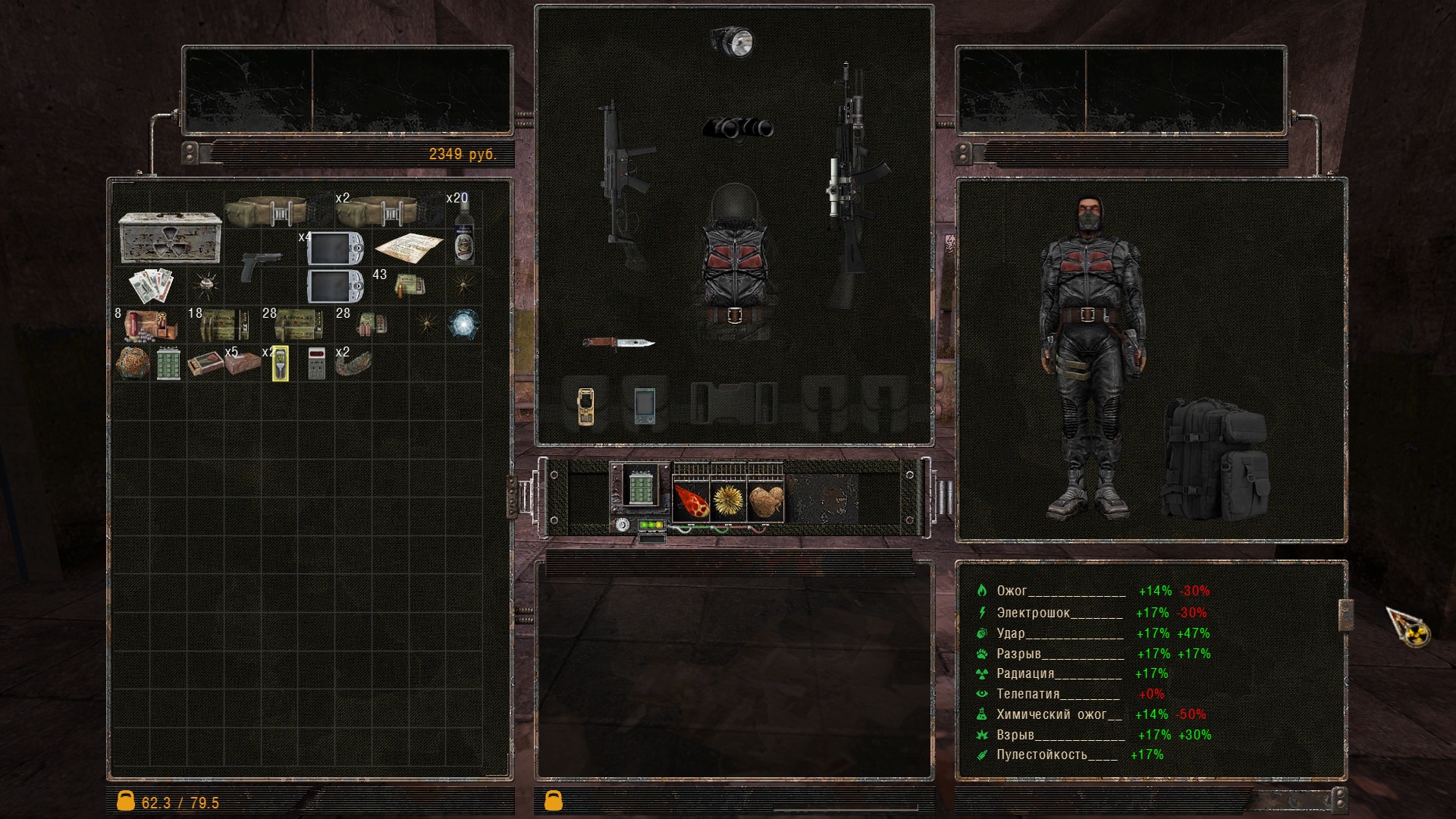The width and height of the screenshot is (1456, 819).
Task: Select the equipped binoculars
Action: tap(738, 128)
